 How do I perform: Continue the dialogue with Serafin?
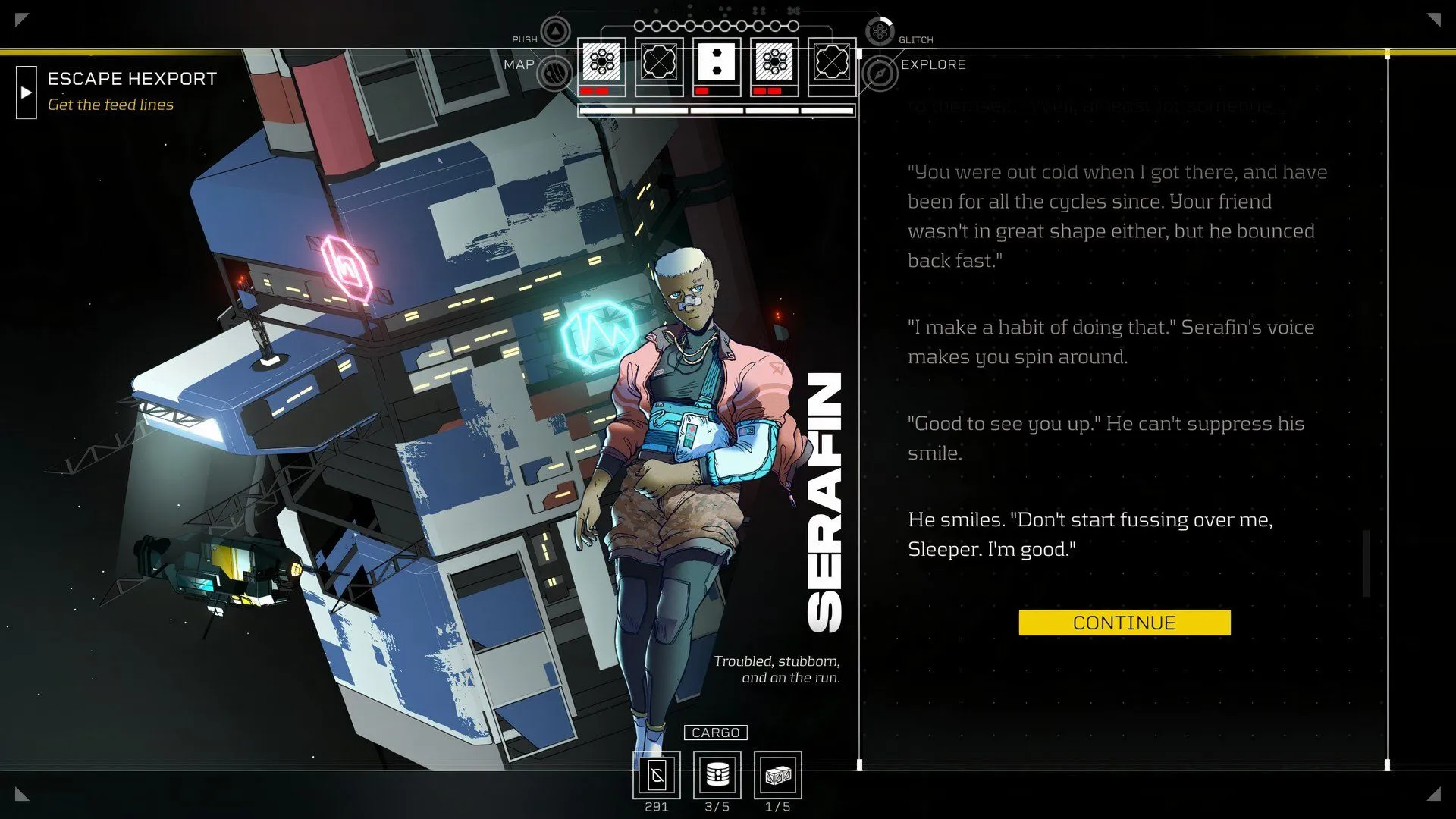(1124, 623)
